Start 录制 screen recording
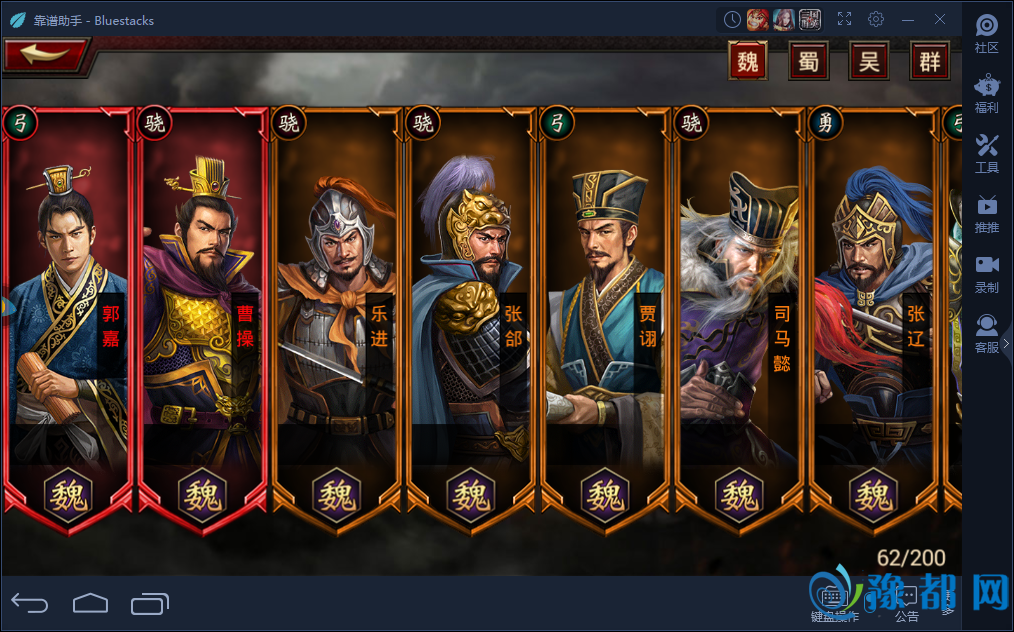 987,274
